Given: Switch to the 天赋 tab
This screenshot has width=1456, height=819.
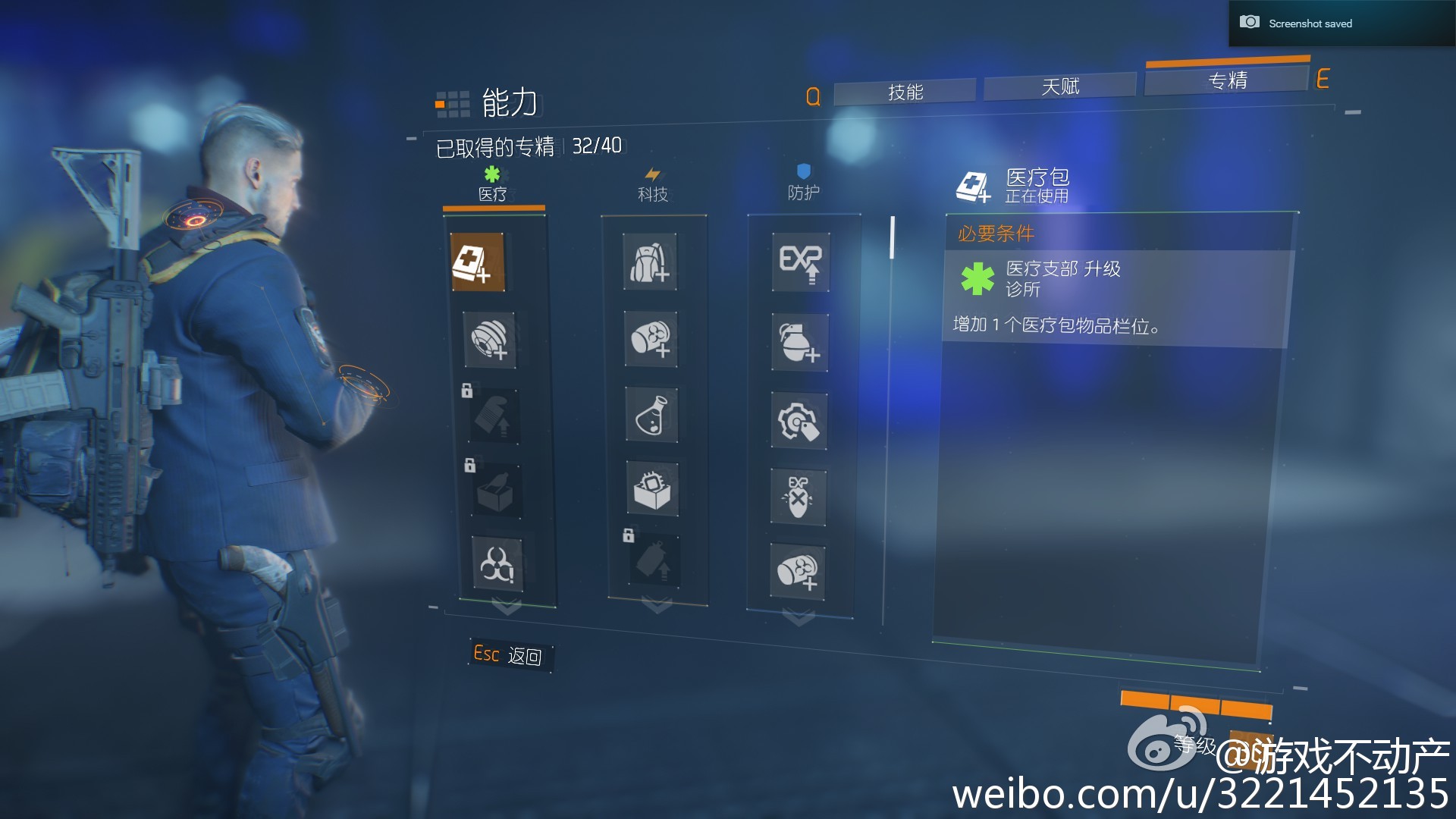Looking at the screenshot, I should click(1060, 86).
